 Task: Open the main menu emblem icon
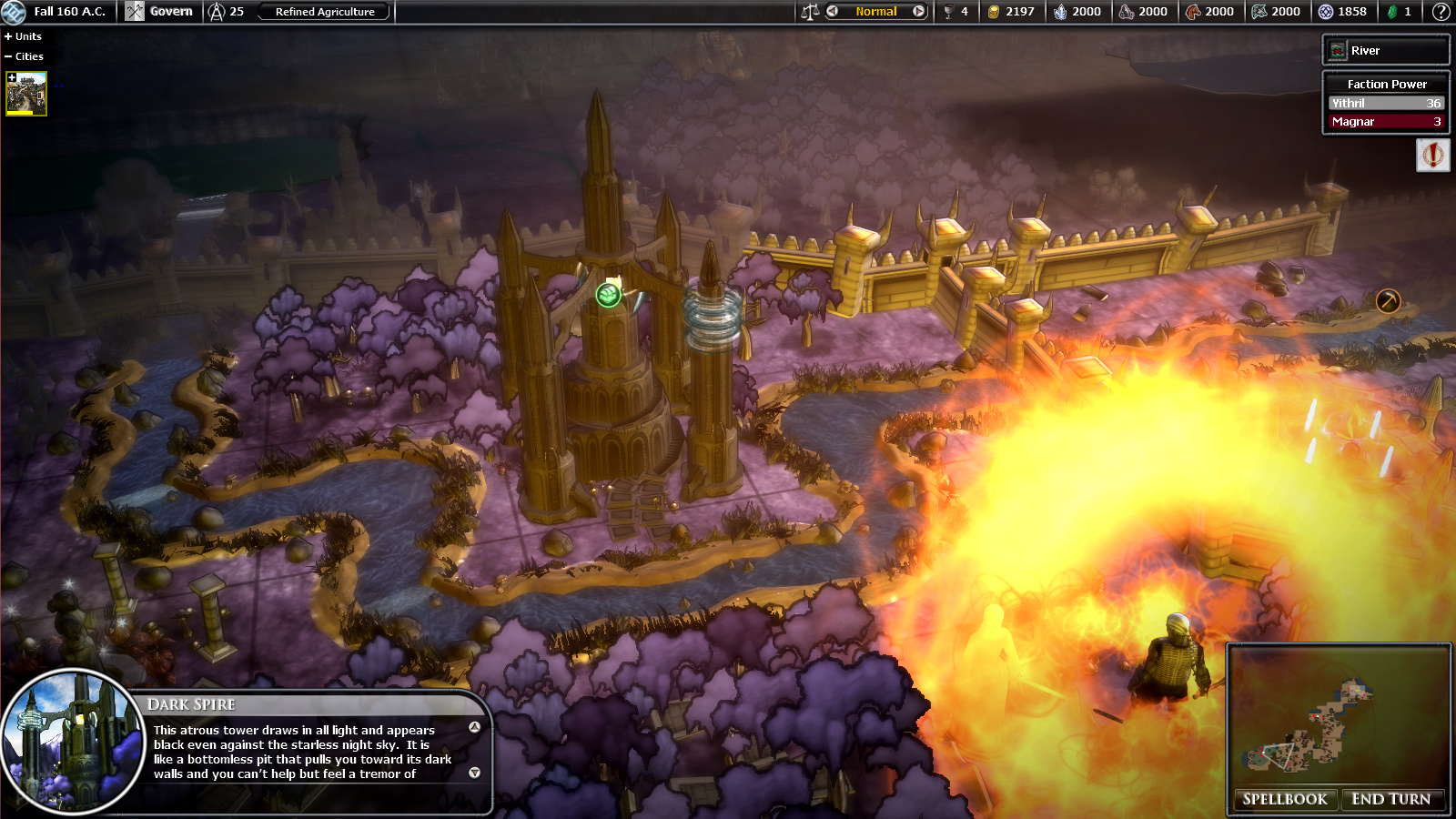click(x=14, y=12)
